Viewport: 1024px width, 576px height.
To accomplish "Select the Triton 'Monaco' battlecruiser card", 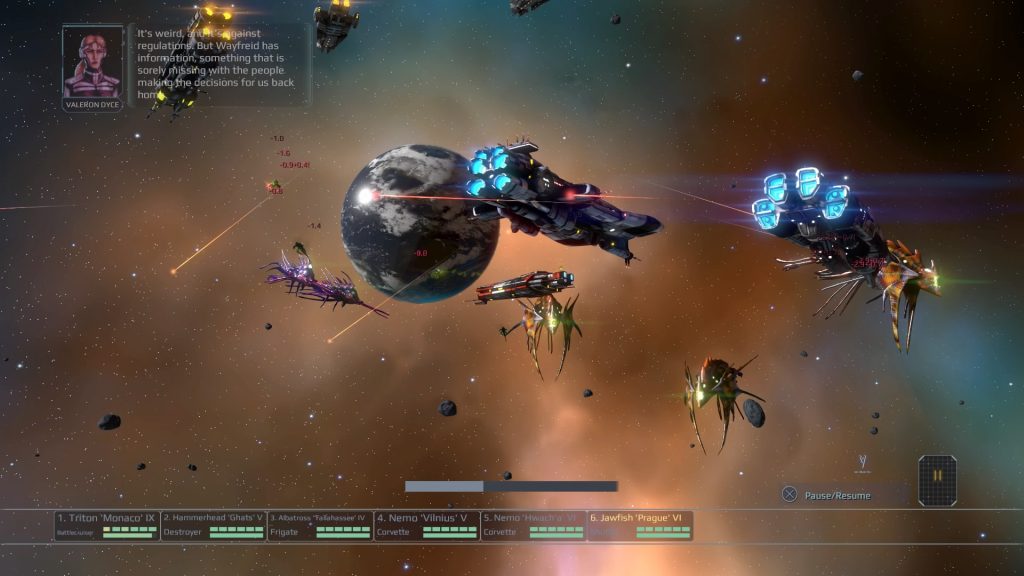I will (x=107, y=525).
